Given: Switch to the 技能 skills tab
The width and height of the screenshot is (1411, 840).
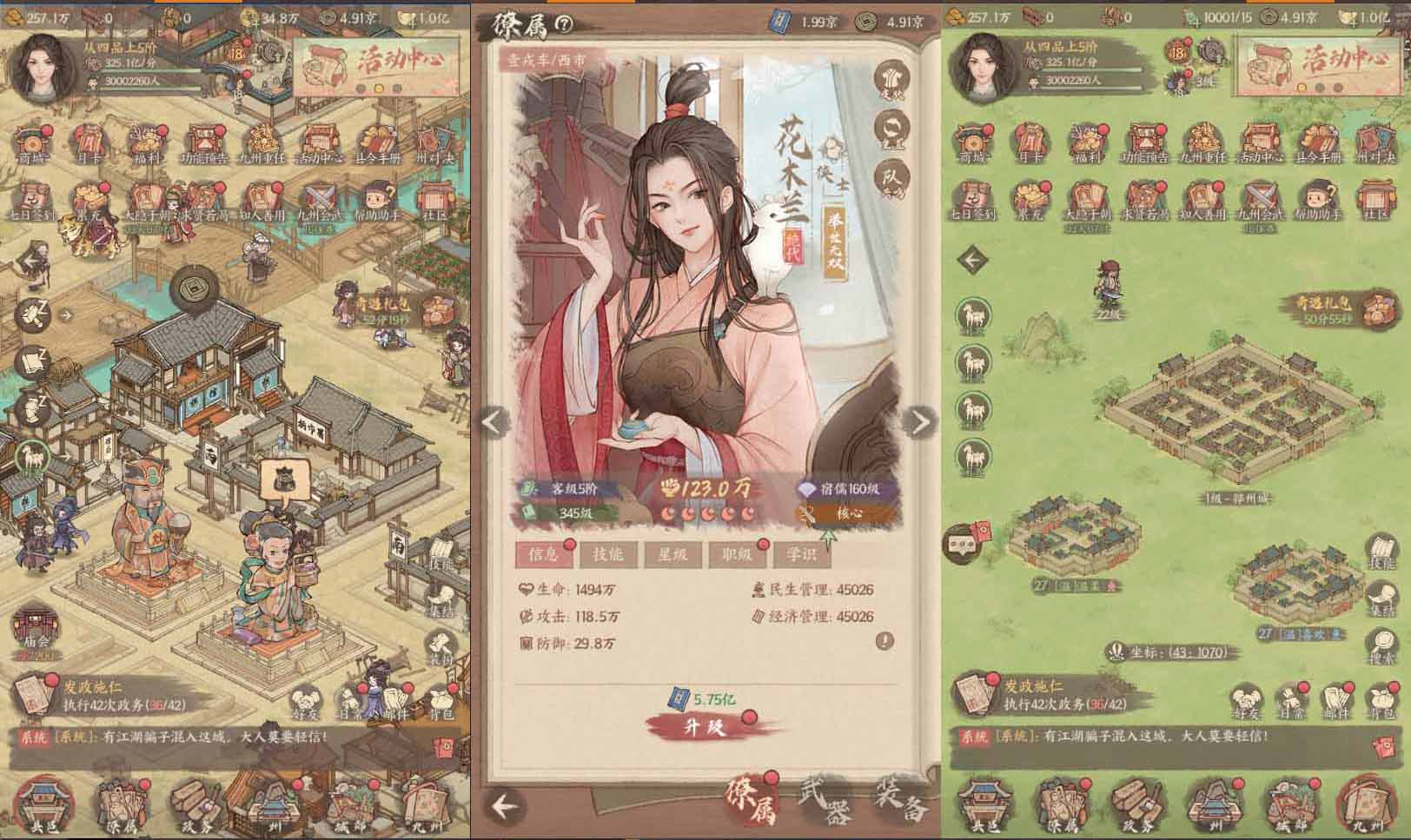Looking at the screenshot, I should pos(608,556).
